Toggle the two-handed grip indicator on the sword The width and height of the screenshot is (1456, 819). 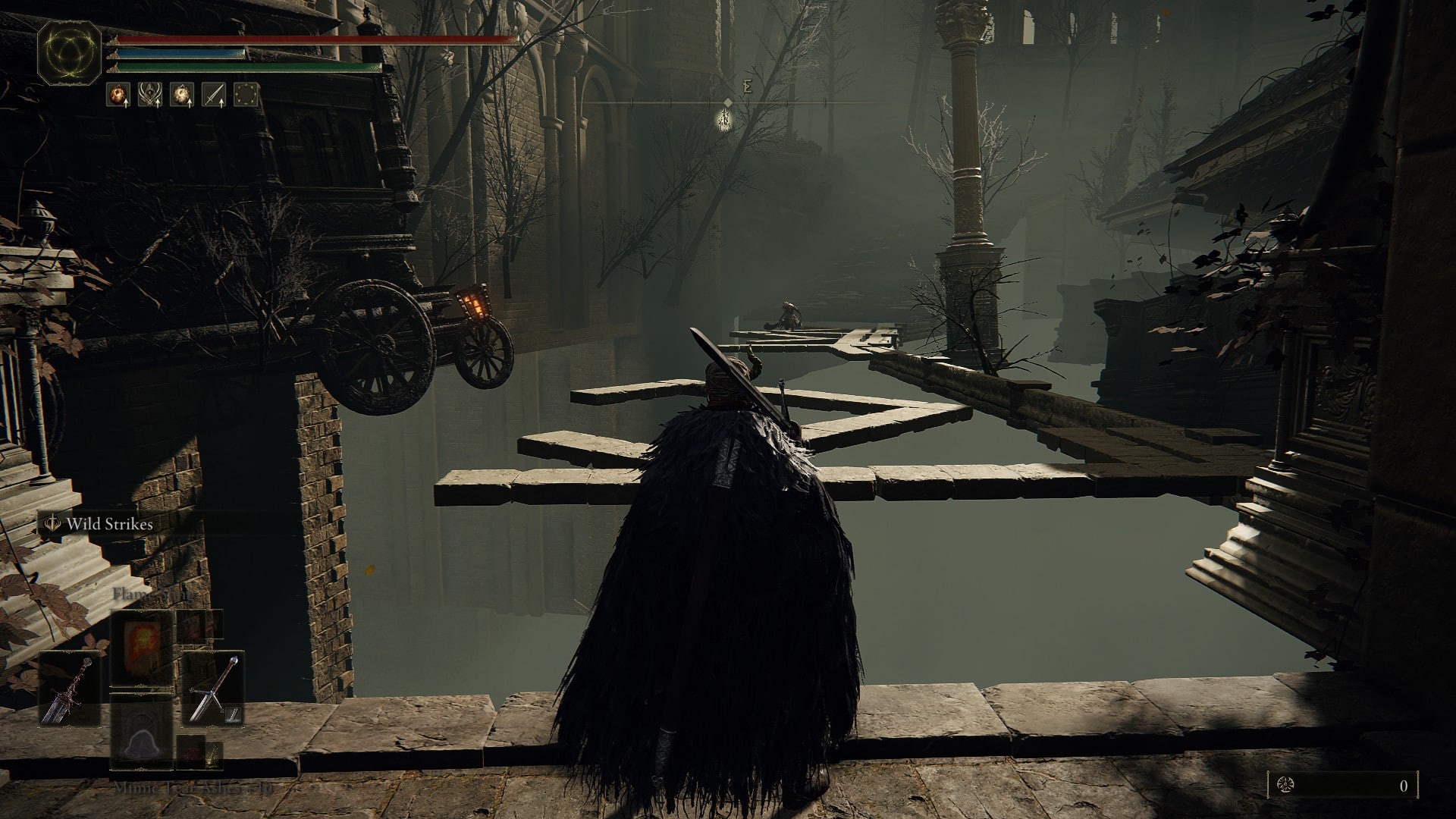click(x=232, y=714)
